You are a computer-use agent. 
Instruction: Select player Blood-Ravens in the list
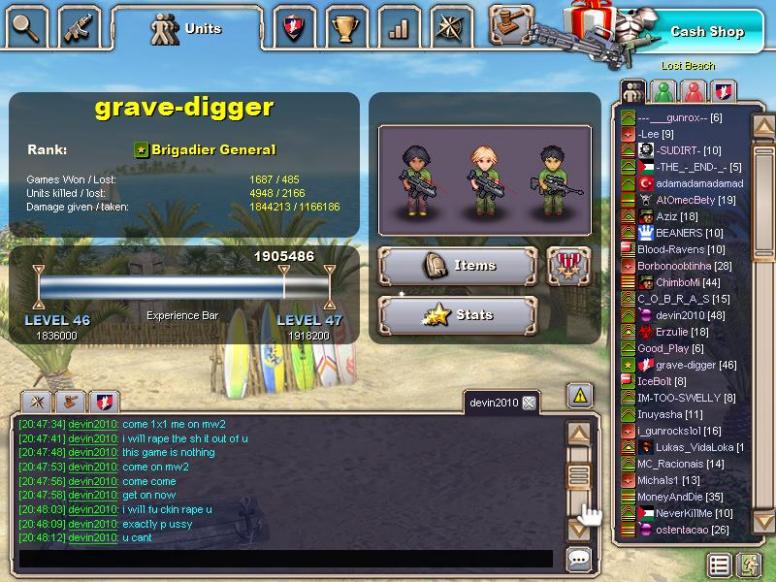[x=681, y=249]
